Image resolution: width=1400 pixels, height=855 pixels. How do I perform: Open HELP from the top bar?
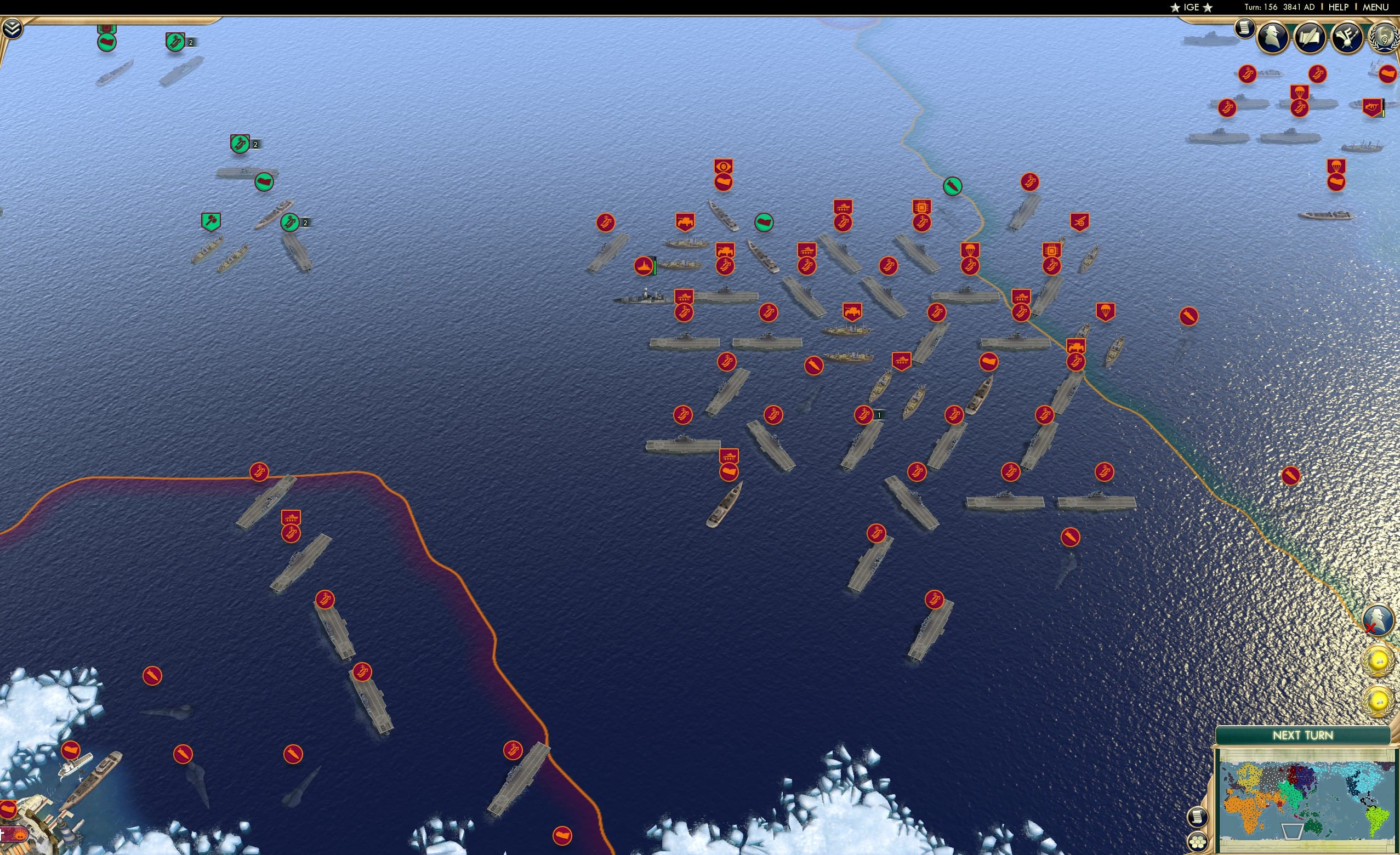tap(1339, 7)
